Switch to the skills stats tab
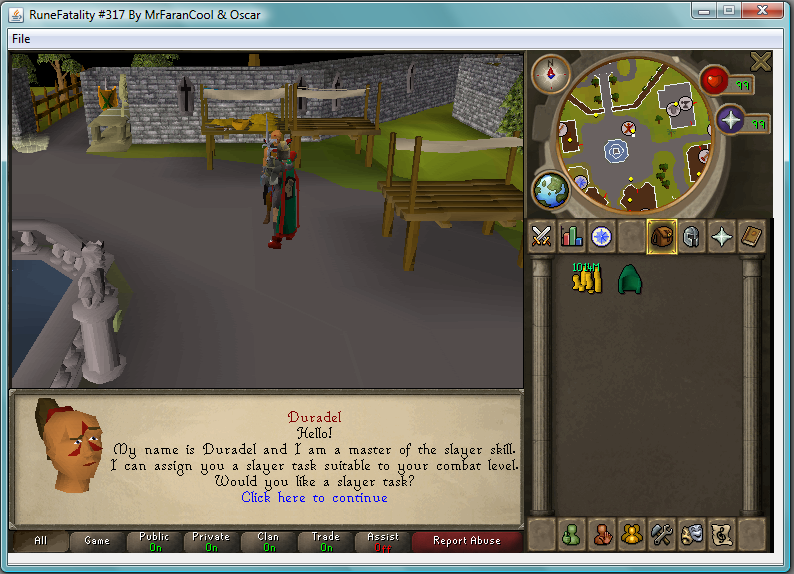Screen dimensions: 794x574 [x=572, y=236]
